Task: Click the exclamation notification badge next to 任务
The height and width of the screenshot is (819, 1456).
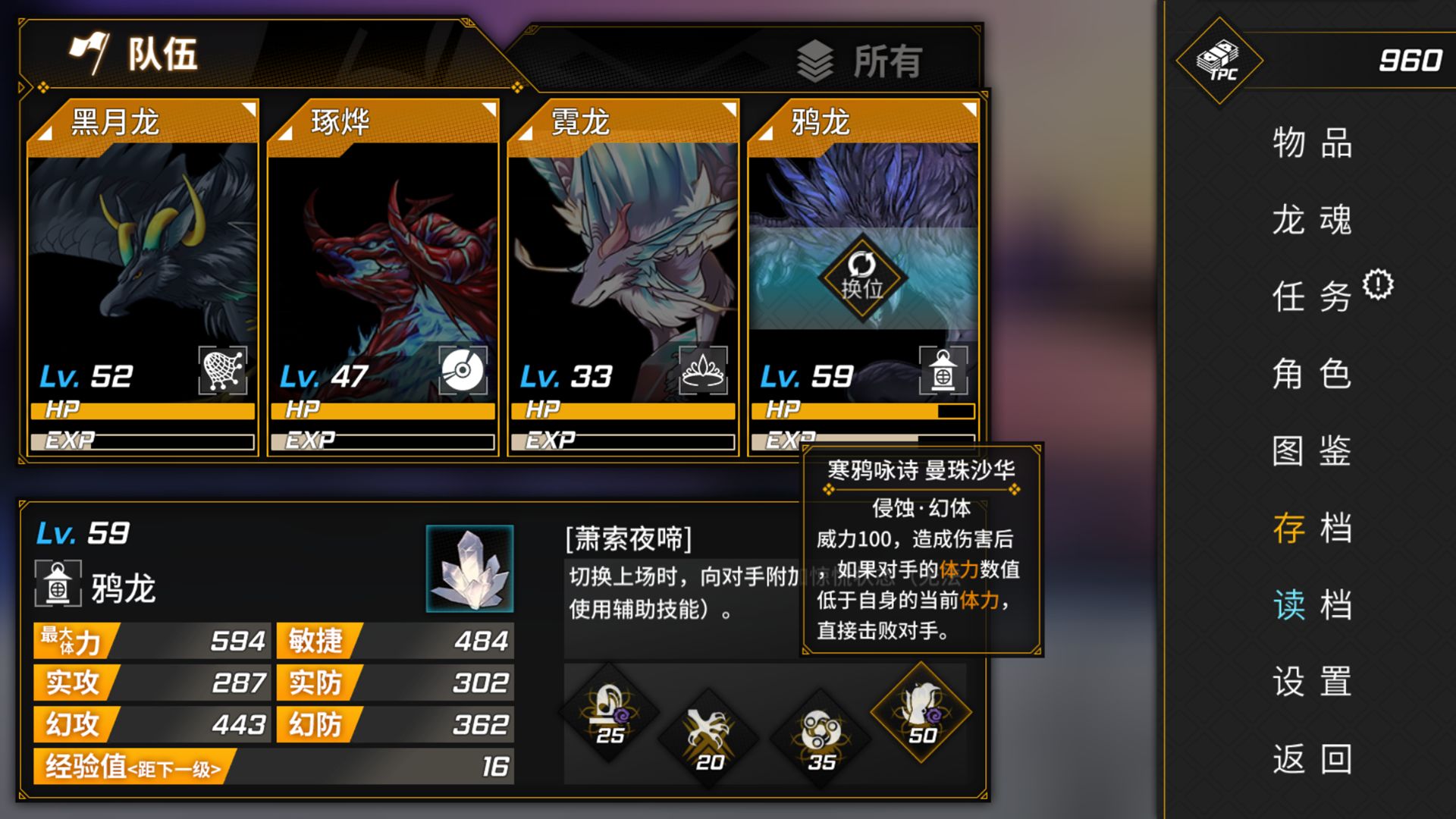Action: [x=1379, y=283]
